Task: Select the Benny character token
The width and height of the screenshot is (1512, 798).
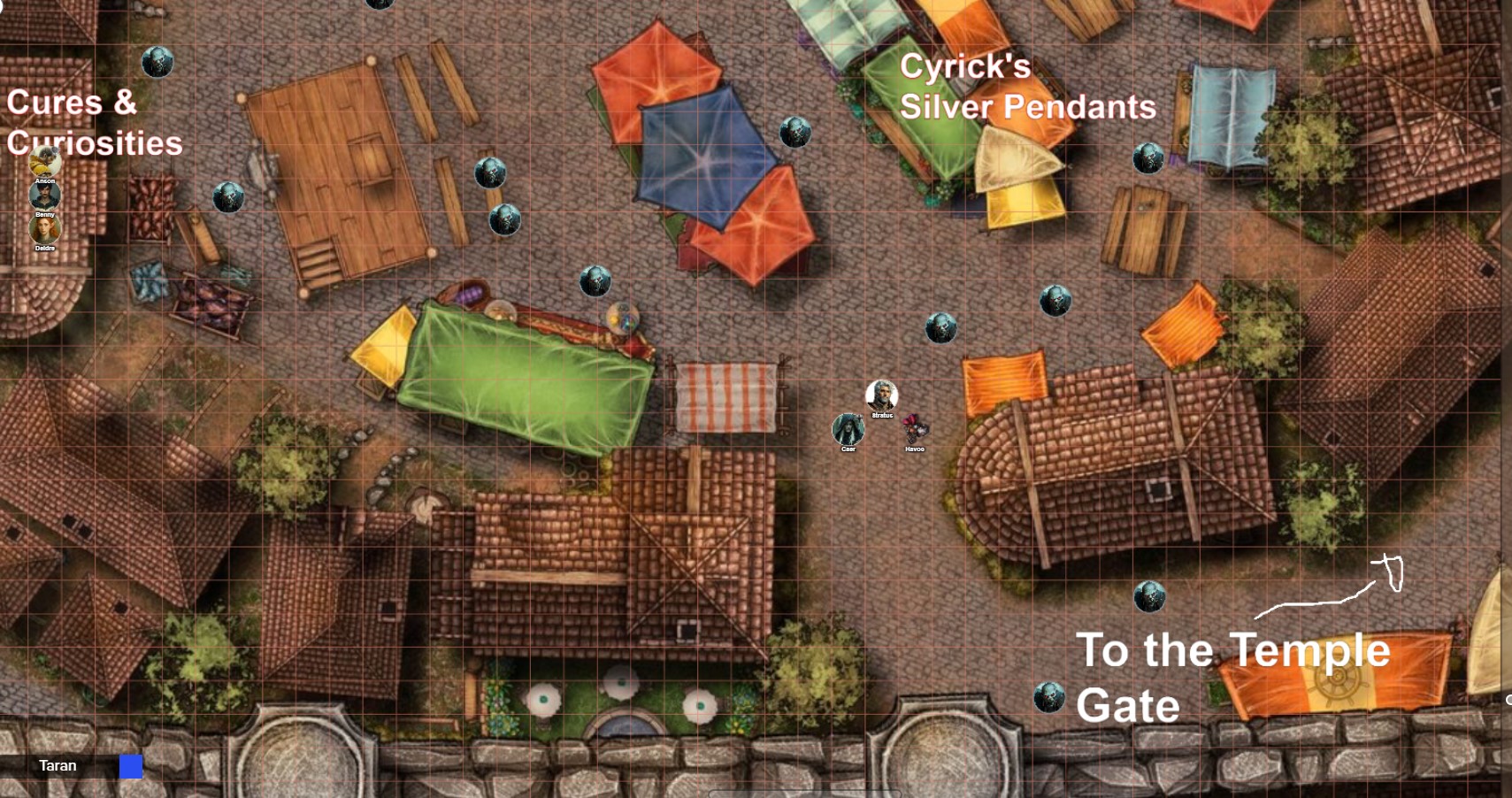Action: click(x=45, y=196)
